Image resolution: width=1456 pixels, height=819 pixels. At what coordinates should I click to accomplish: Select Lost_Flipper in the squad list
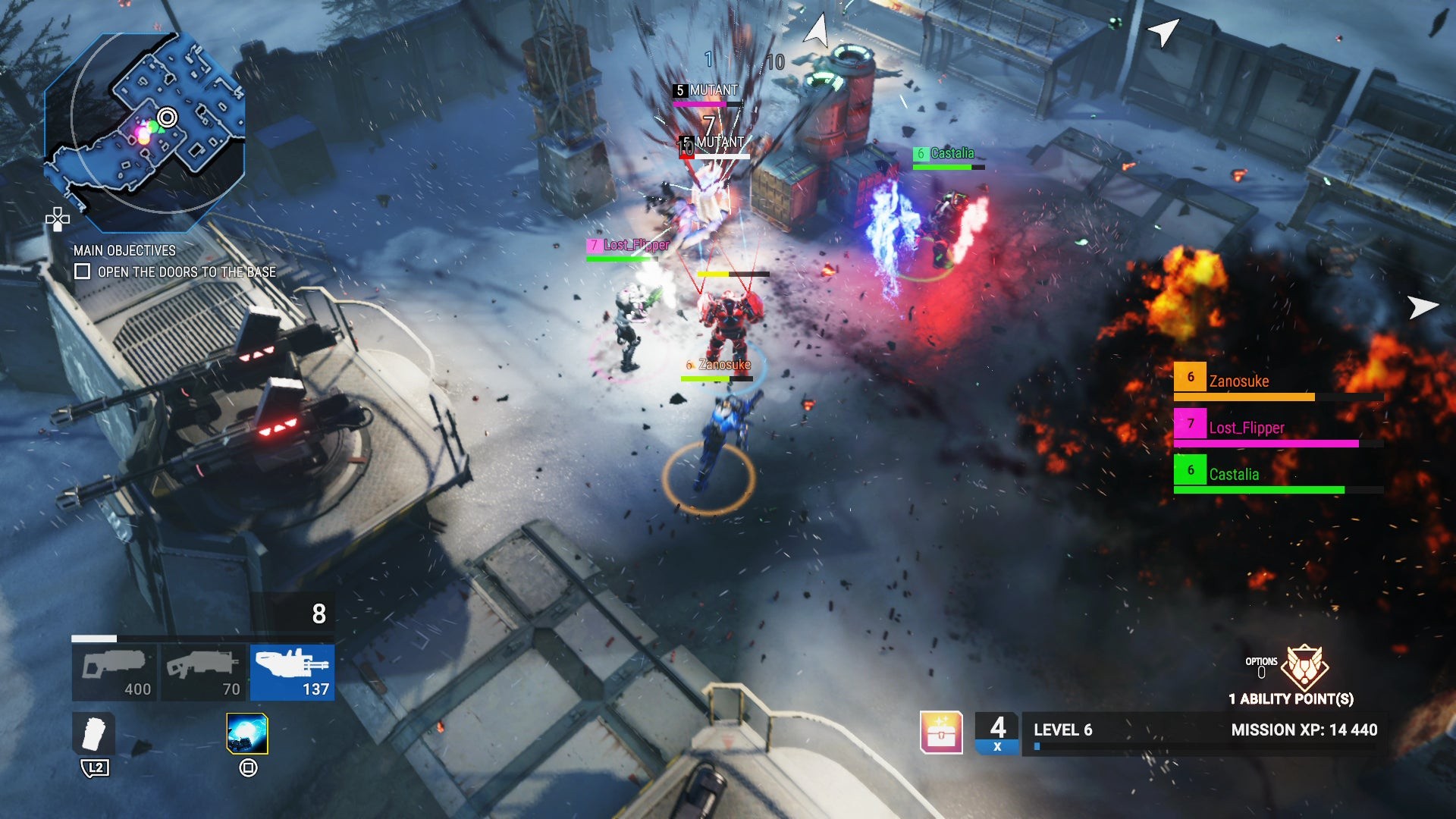(x=1278, y=428)
